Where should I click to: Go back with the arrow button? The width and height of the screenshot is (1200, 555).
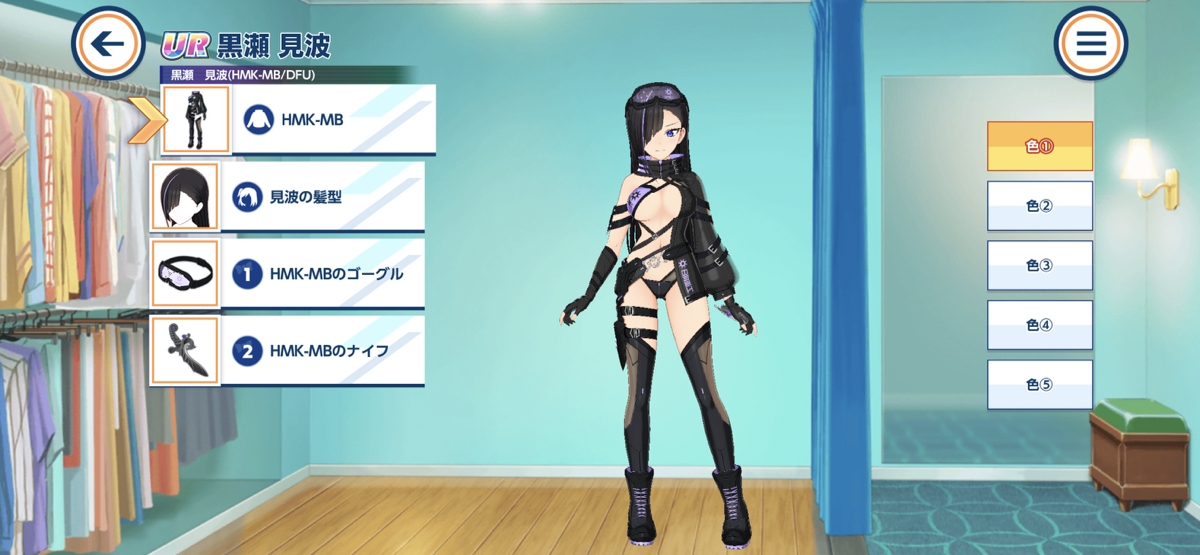(108, 44)
